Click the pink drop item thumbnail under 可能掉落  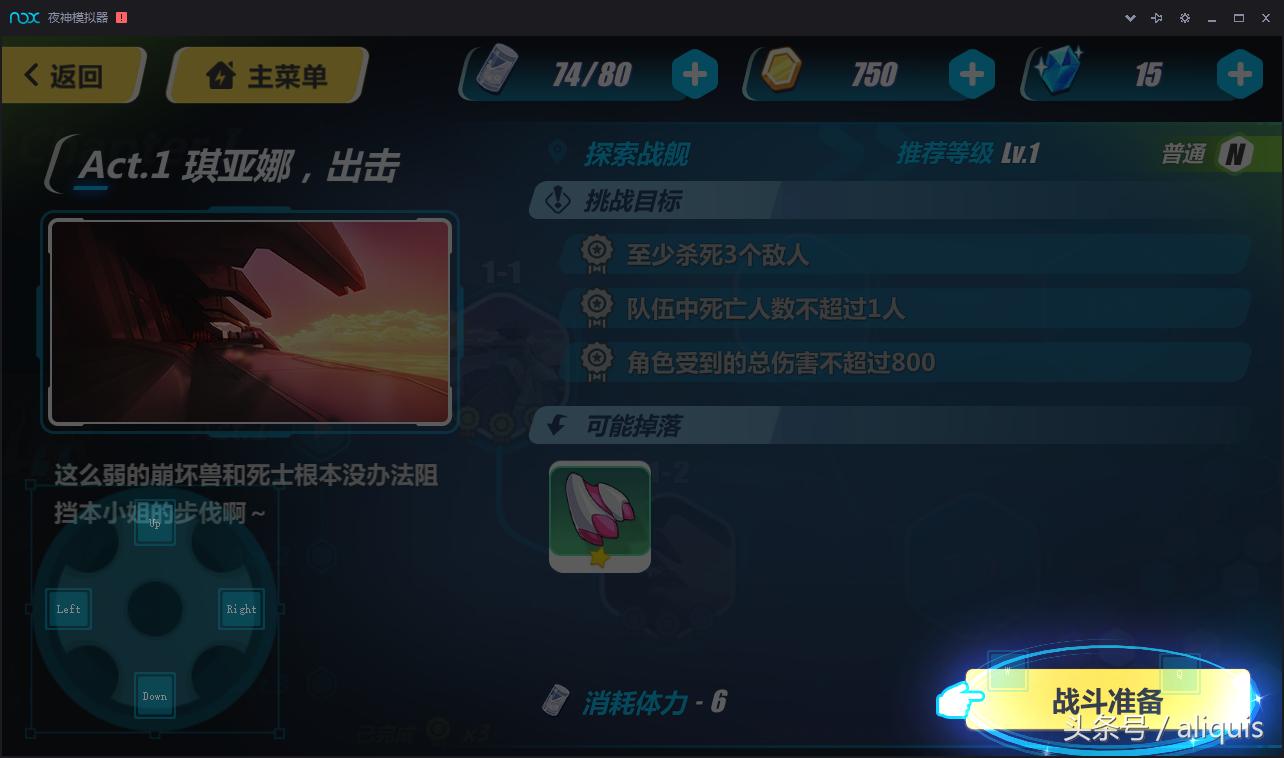(599, 516)
